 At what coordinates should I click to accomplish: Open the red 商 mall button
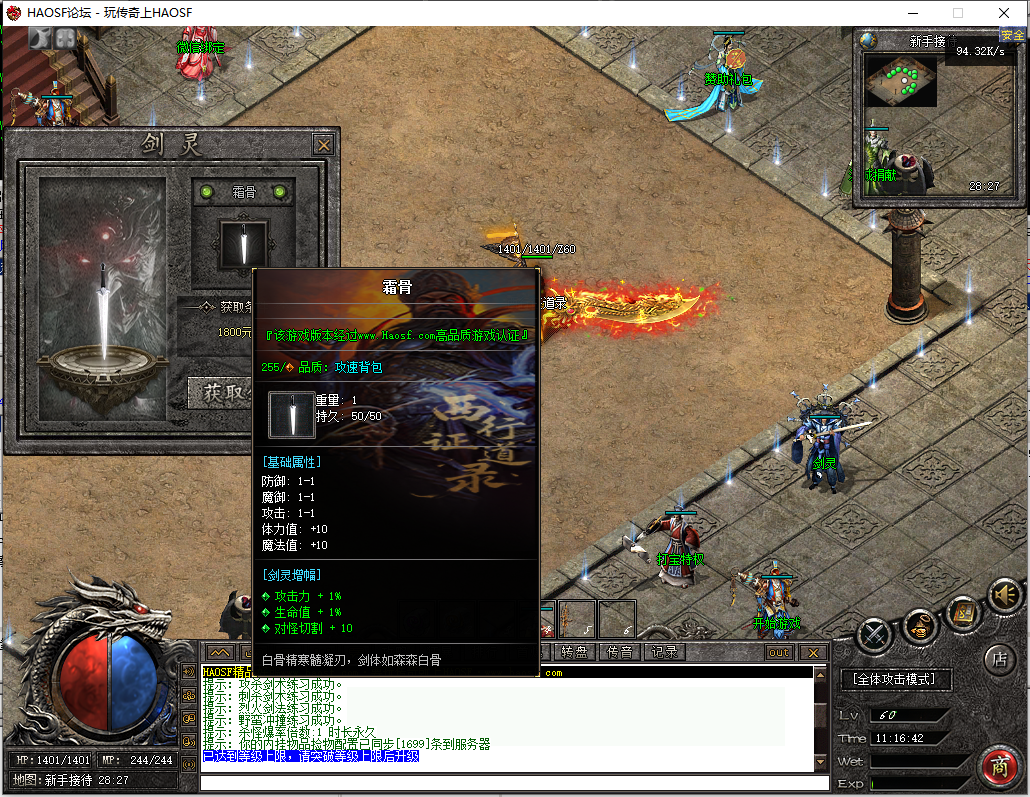998,765
